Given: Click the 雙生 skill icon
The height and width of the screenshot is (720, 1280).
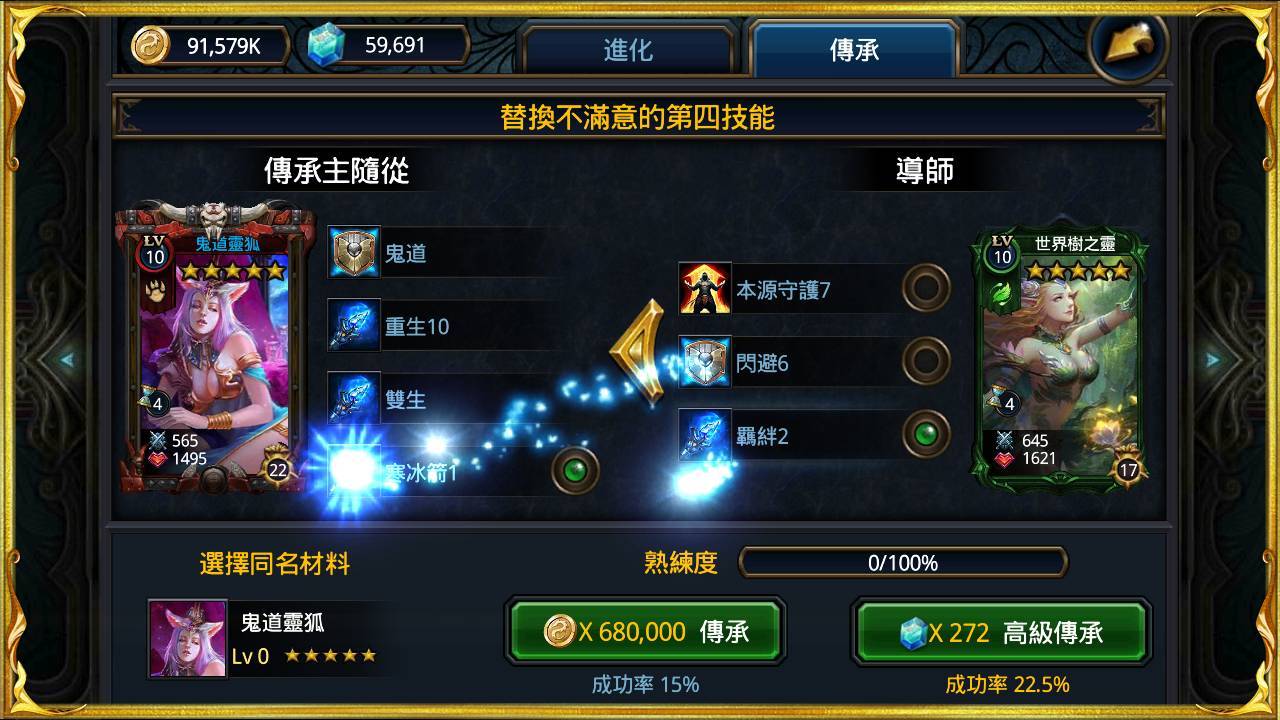Looking at the screenshot, I should coord(352,398).
